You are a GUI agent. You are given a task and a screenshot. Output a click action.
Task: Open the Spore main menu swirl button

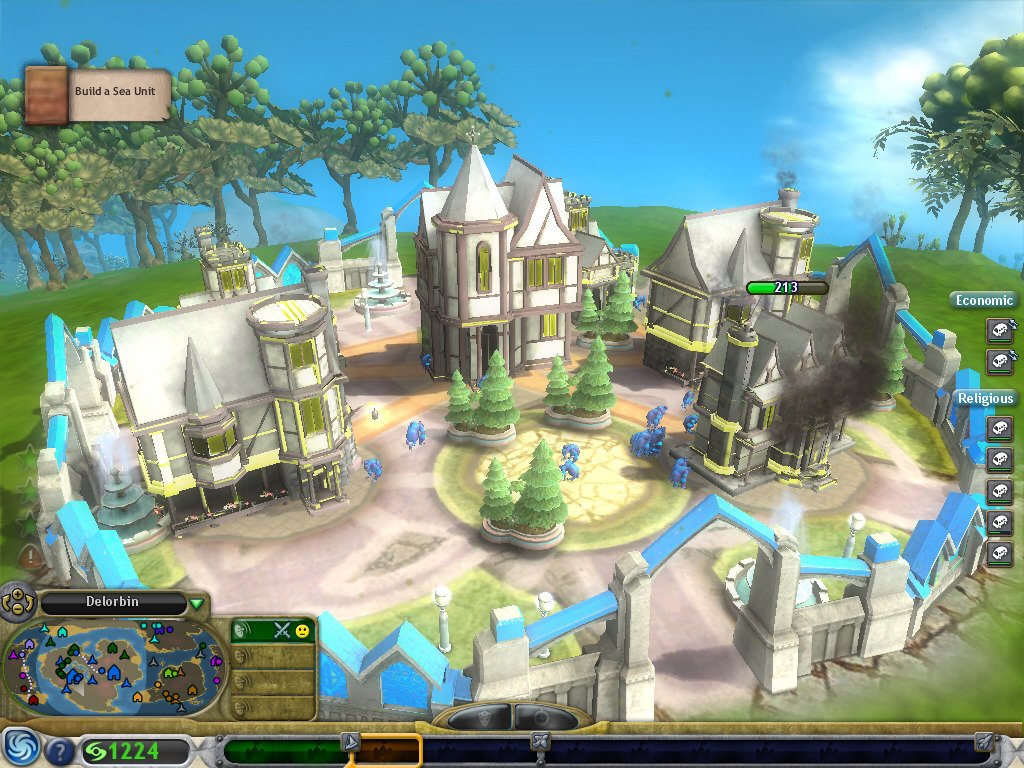click(19, 749)
